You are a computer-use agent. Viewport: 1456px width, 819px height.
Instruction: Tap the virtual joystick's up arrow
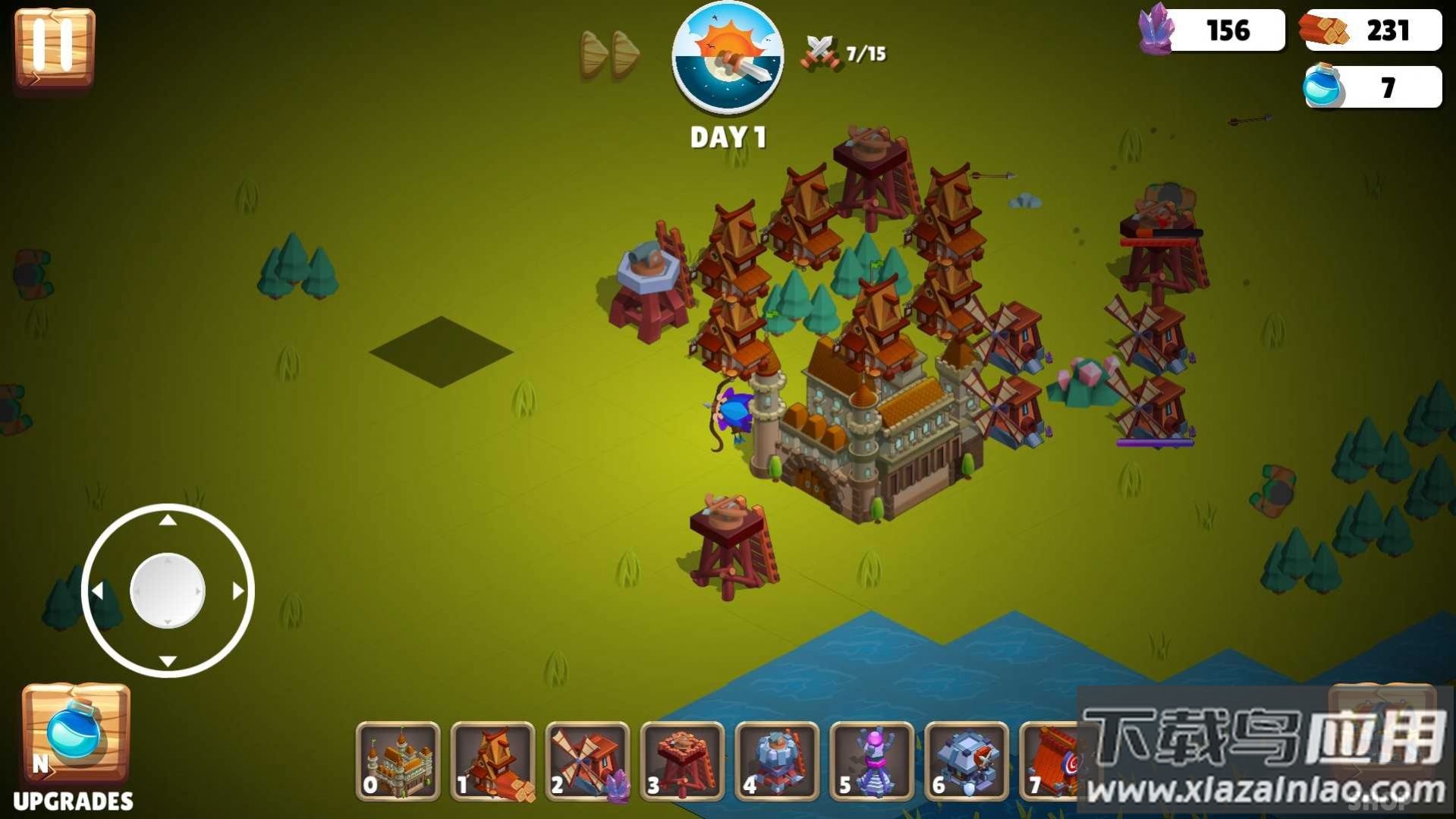click(168, 521)
